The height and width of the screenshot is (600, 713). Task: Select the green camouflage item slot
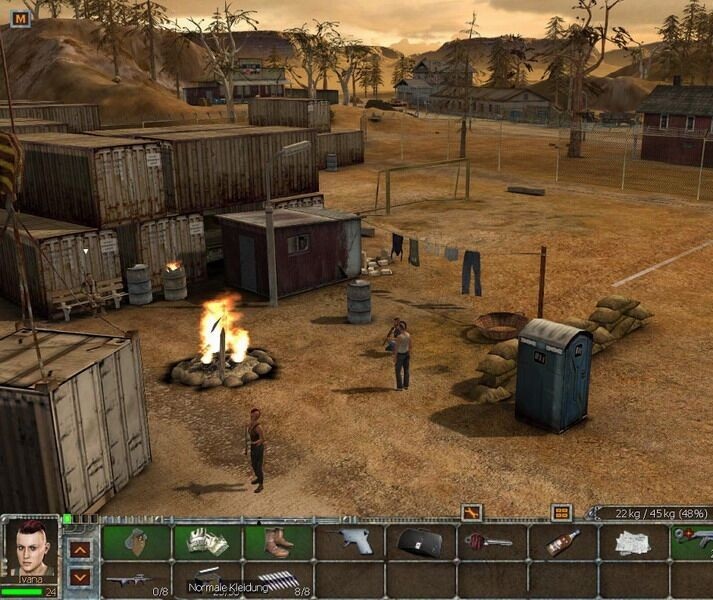coord(136,542)
